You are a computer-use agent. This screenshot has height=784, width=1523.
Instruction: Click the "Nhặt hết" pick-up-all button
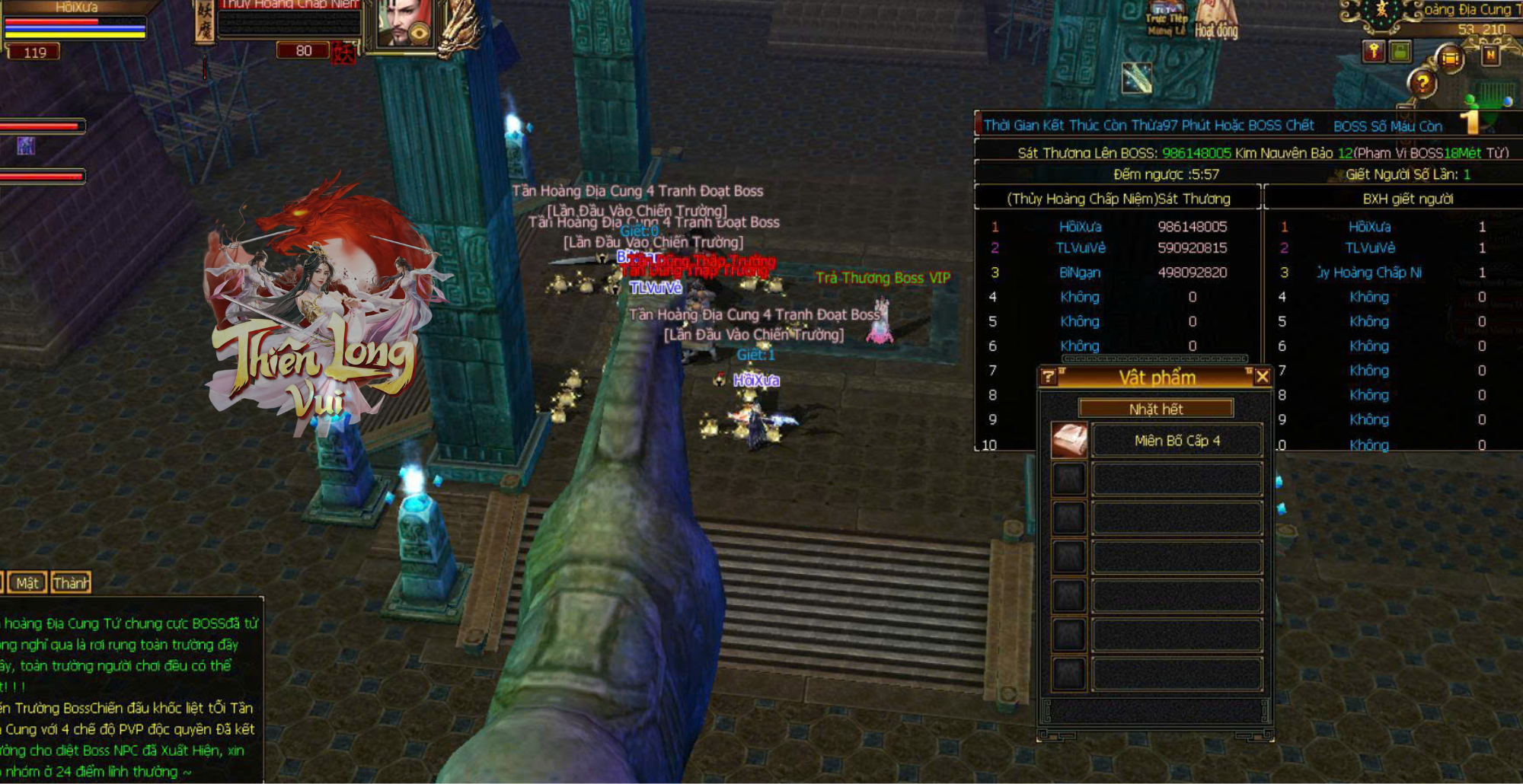(1155, 409)
